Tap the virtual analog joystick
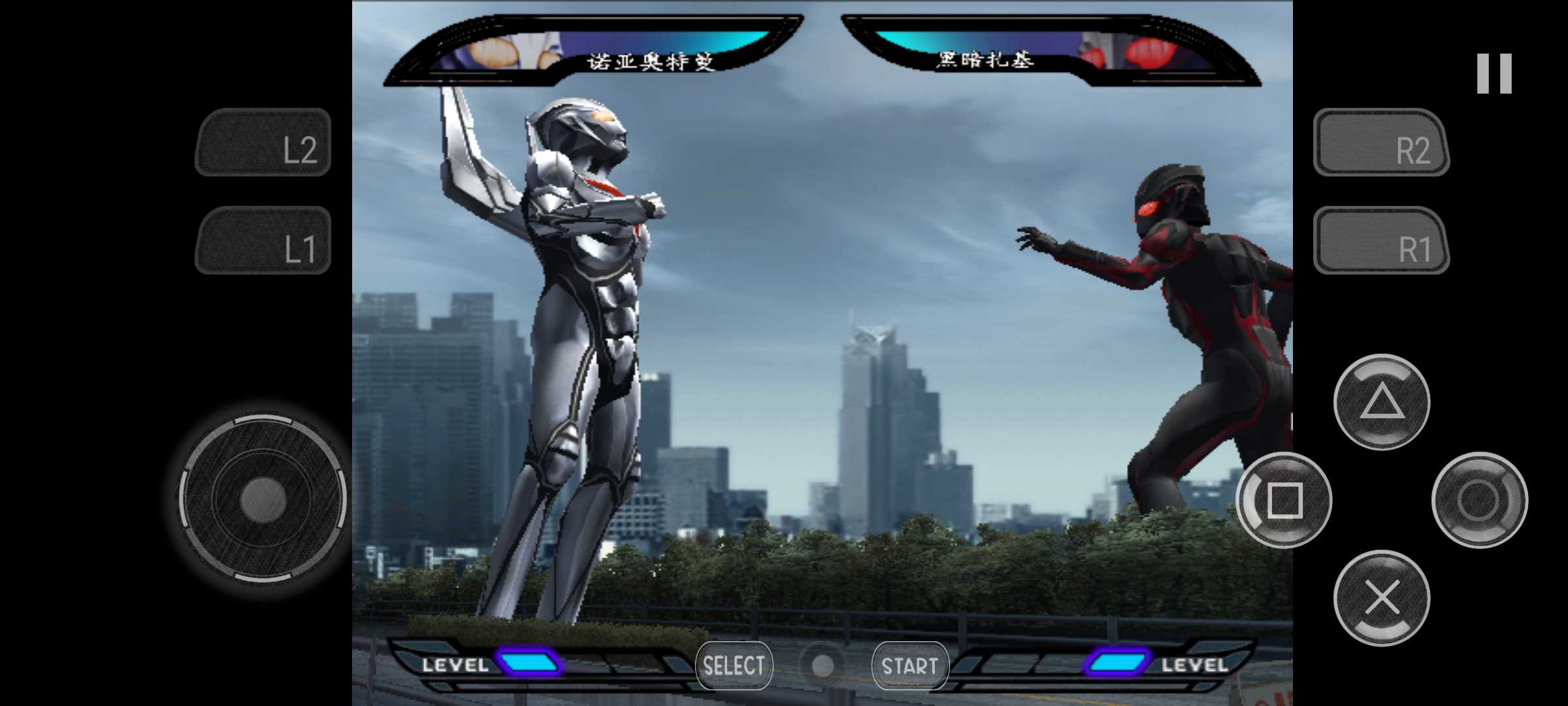 (263, 499)
